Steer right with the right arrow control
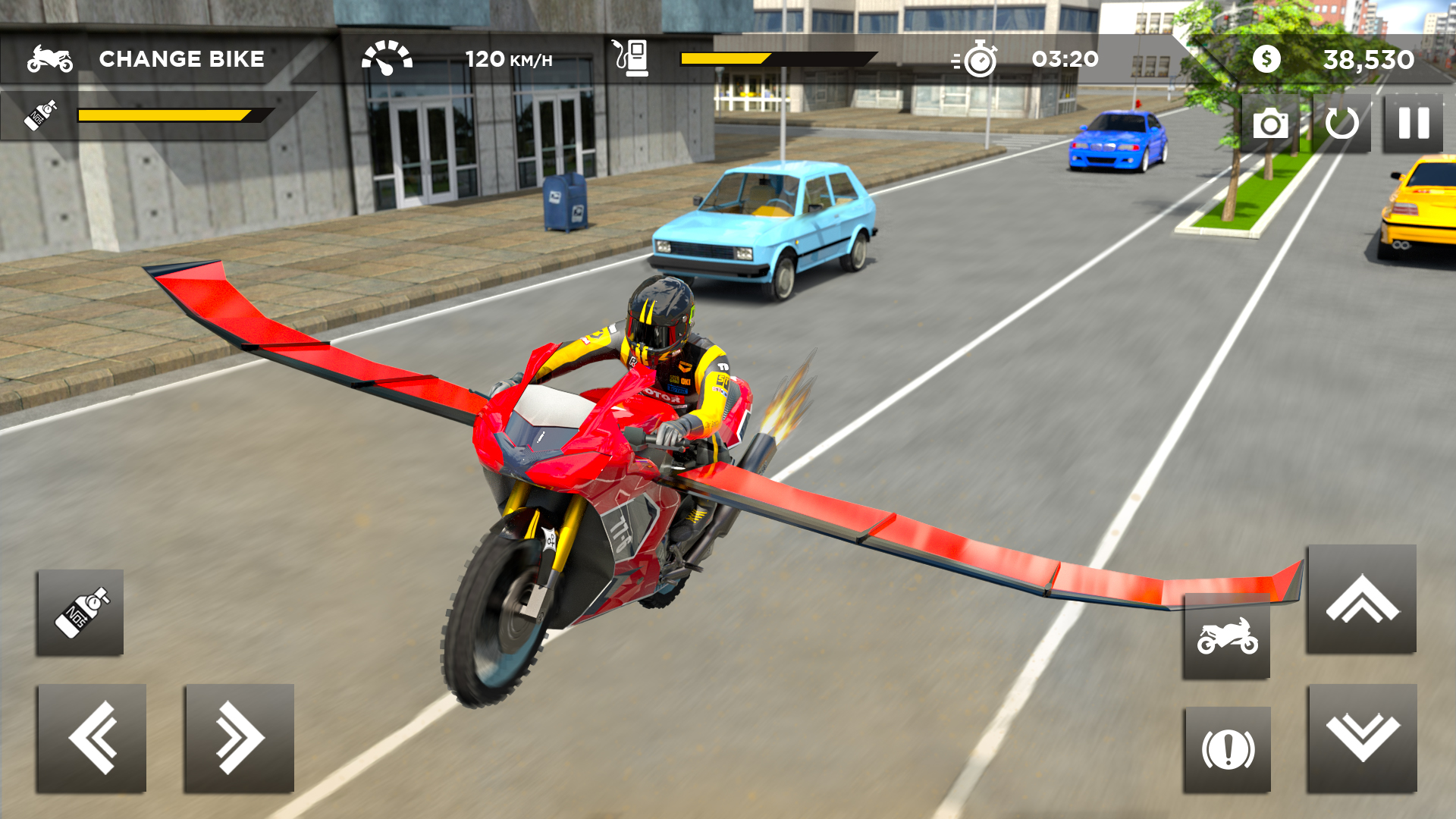Viewport: 1456px width, 819px height. pos(237,739)
